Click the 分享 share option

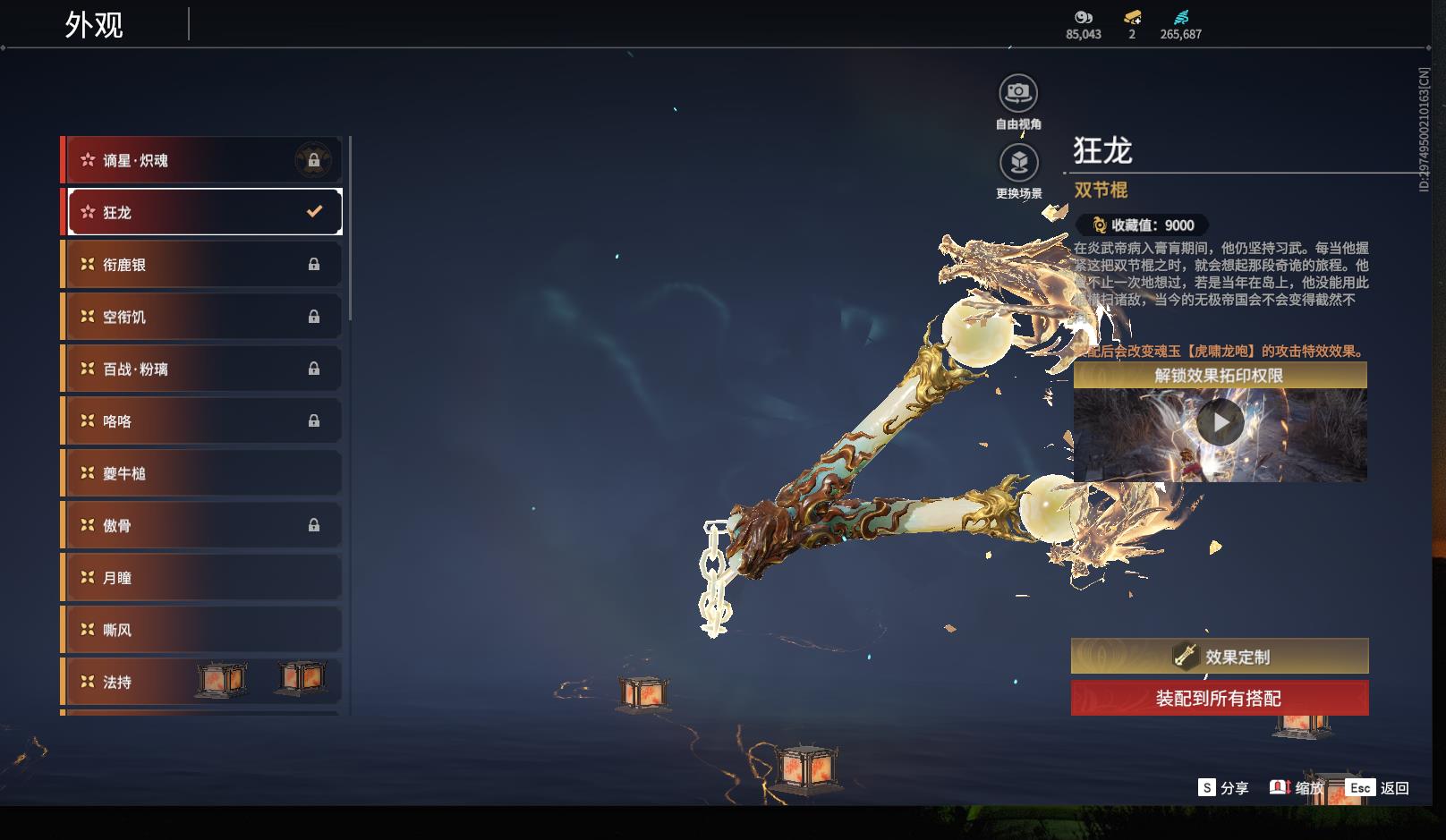point(1223,788)
